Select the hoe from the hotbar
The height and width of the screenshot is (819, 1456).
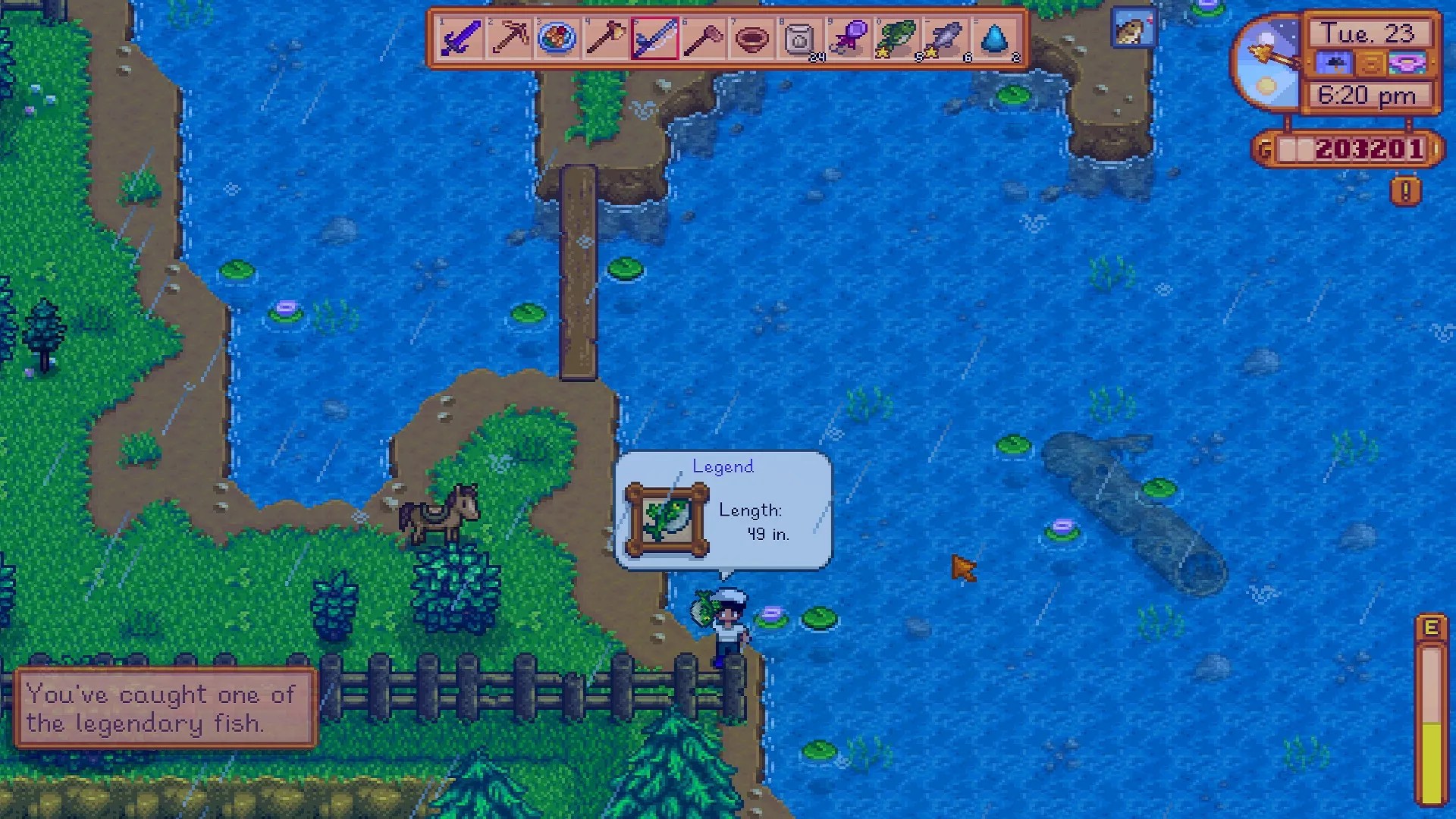tap(703, 38)
